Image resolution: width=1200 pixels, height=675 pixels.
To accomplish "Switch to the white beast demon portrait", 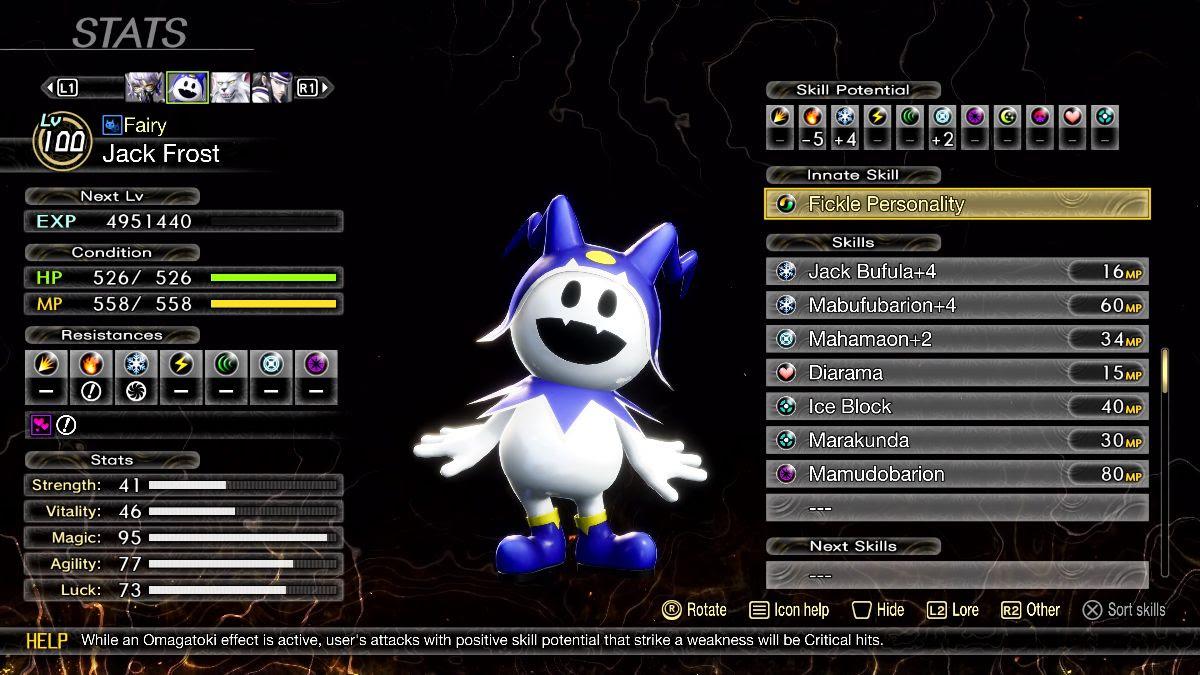I will (x=229, y=87).
